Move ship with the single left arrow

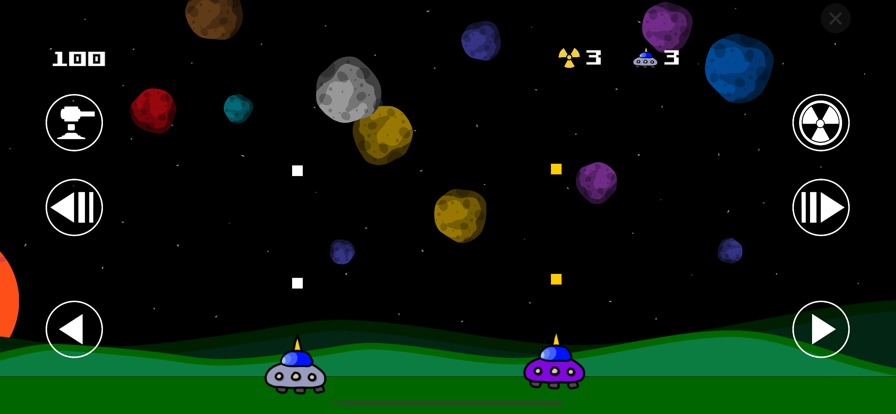tap(74, 329)
